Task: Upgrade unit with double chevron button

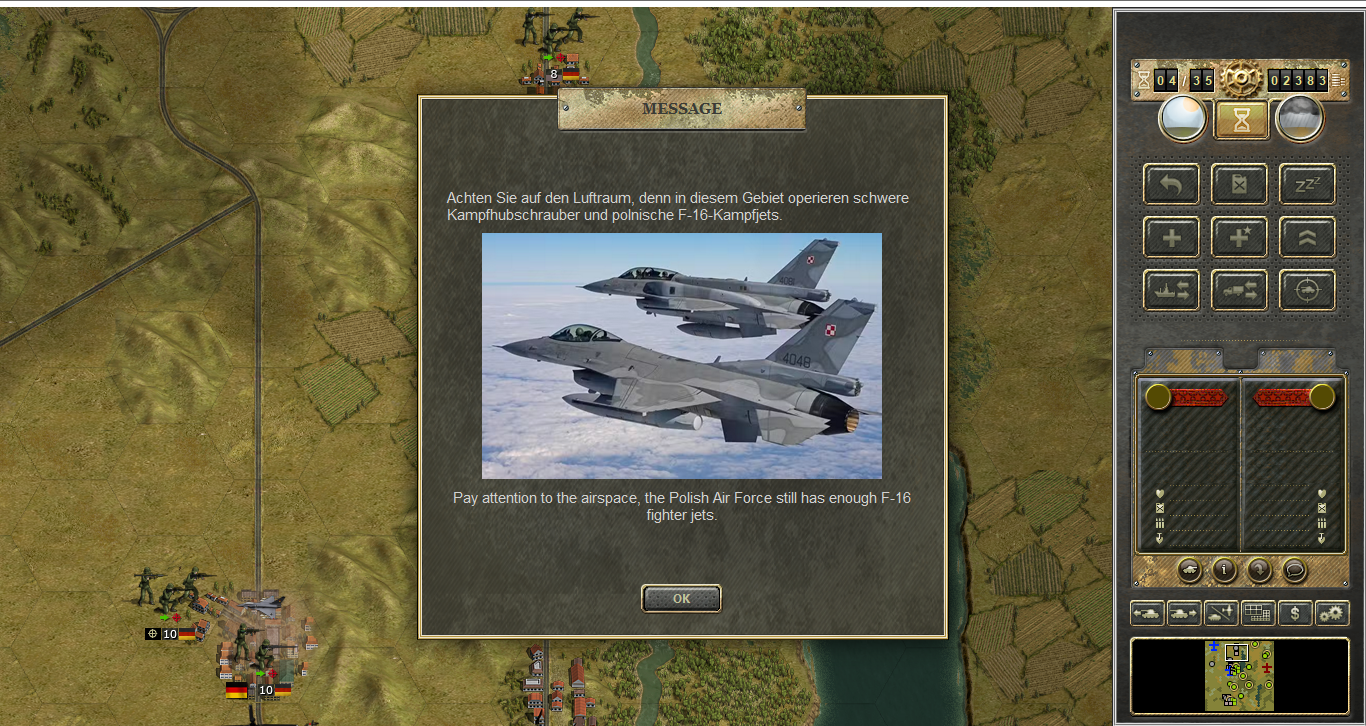Action: pyautogui.click(x=1307, y=237)
